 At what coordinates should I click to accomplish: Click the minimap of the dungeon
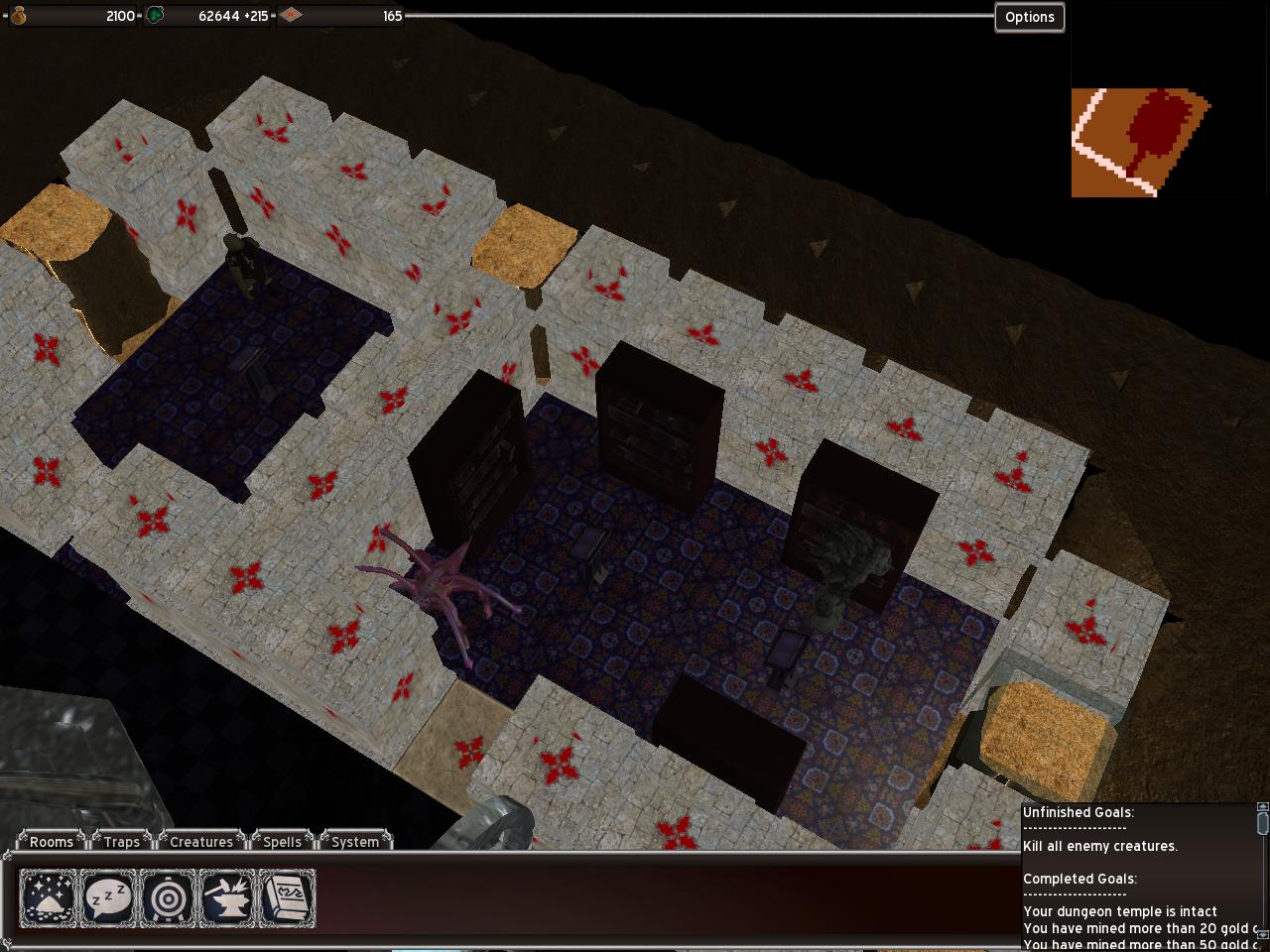[x=1141, y=142]
